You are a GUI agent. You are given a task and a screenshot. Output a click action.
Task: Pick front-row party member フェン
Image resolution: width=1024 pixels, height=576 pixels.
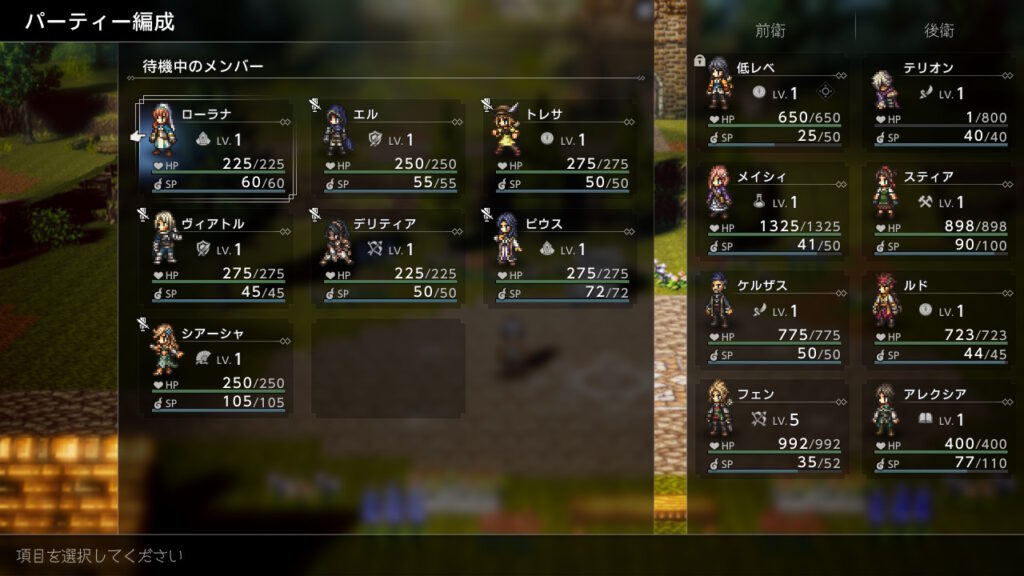pos(772,428)
